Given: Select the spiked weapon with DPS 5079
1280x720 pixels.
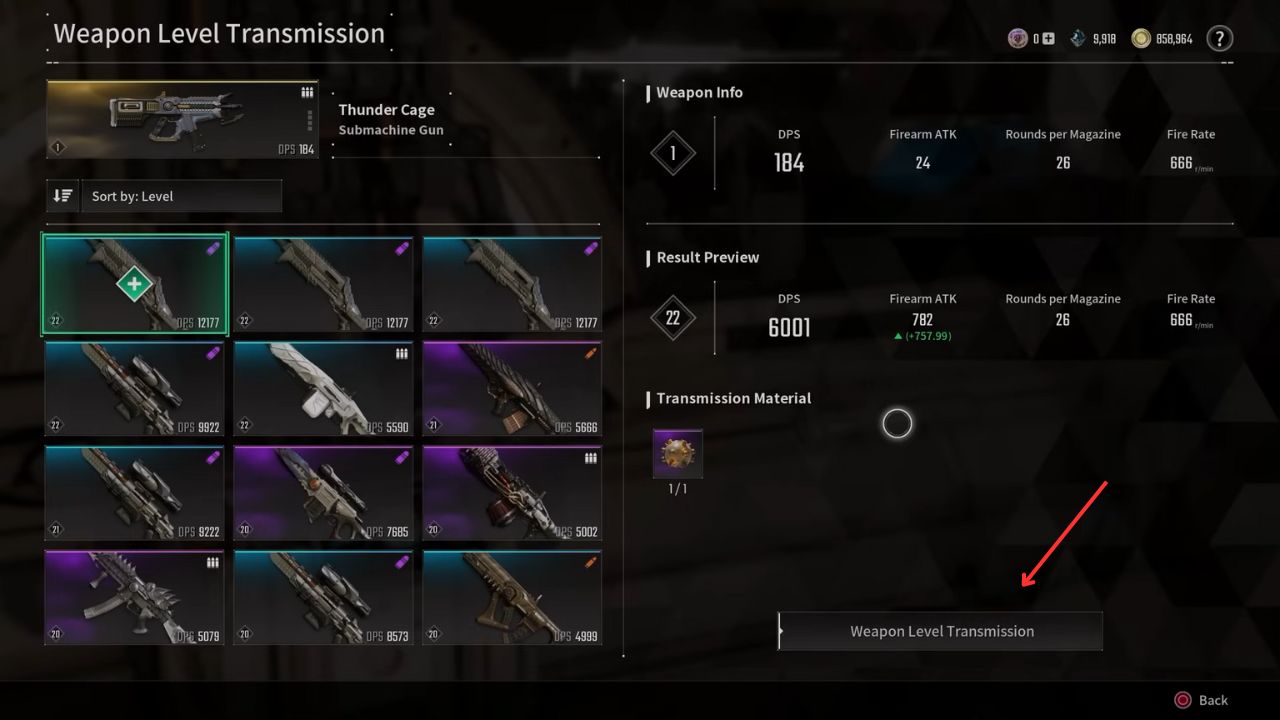Looking at the screenshot, I should point(135,597).
